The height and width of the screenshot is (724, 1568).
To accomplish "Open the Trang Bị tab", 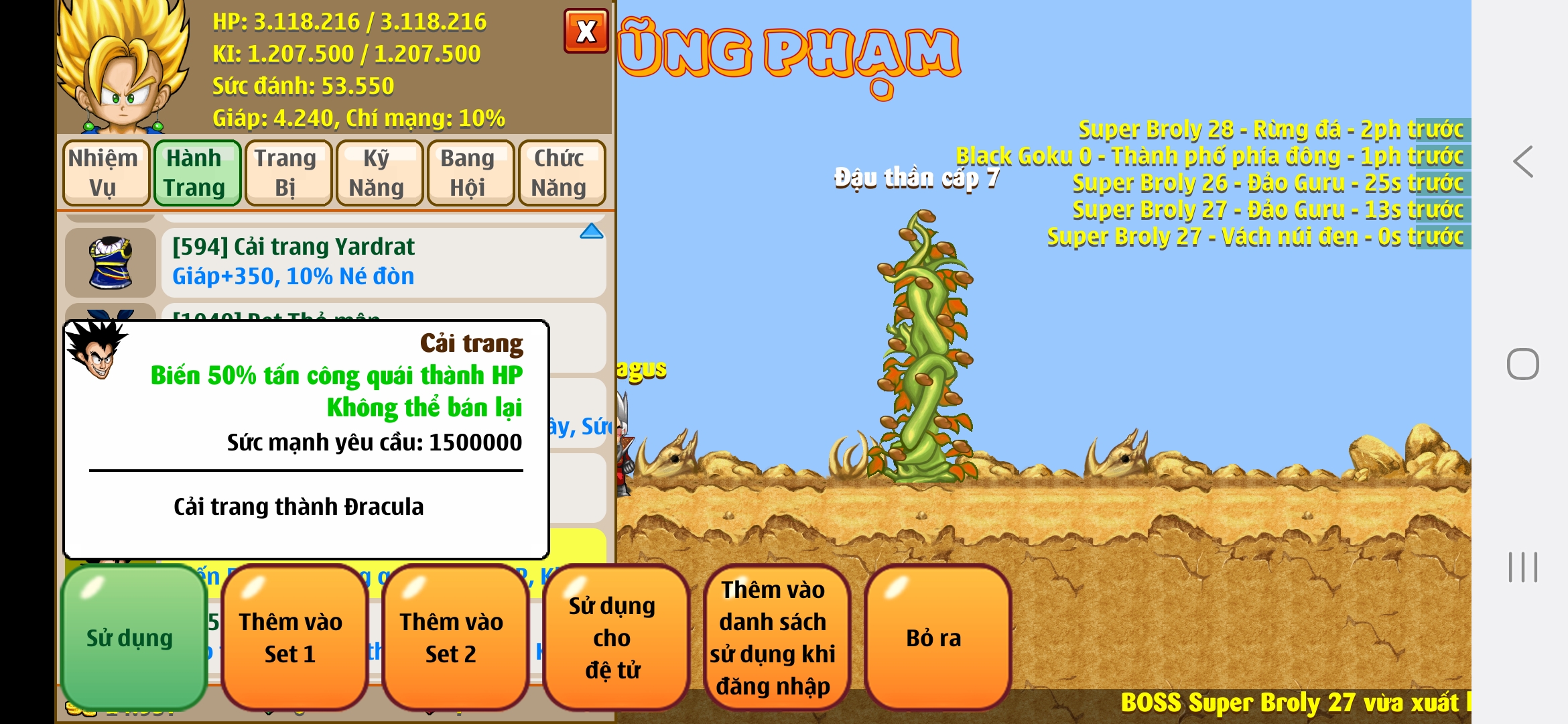I will [x=288, y=172].
